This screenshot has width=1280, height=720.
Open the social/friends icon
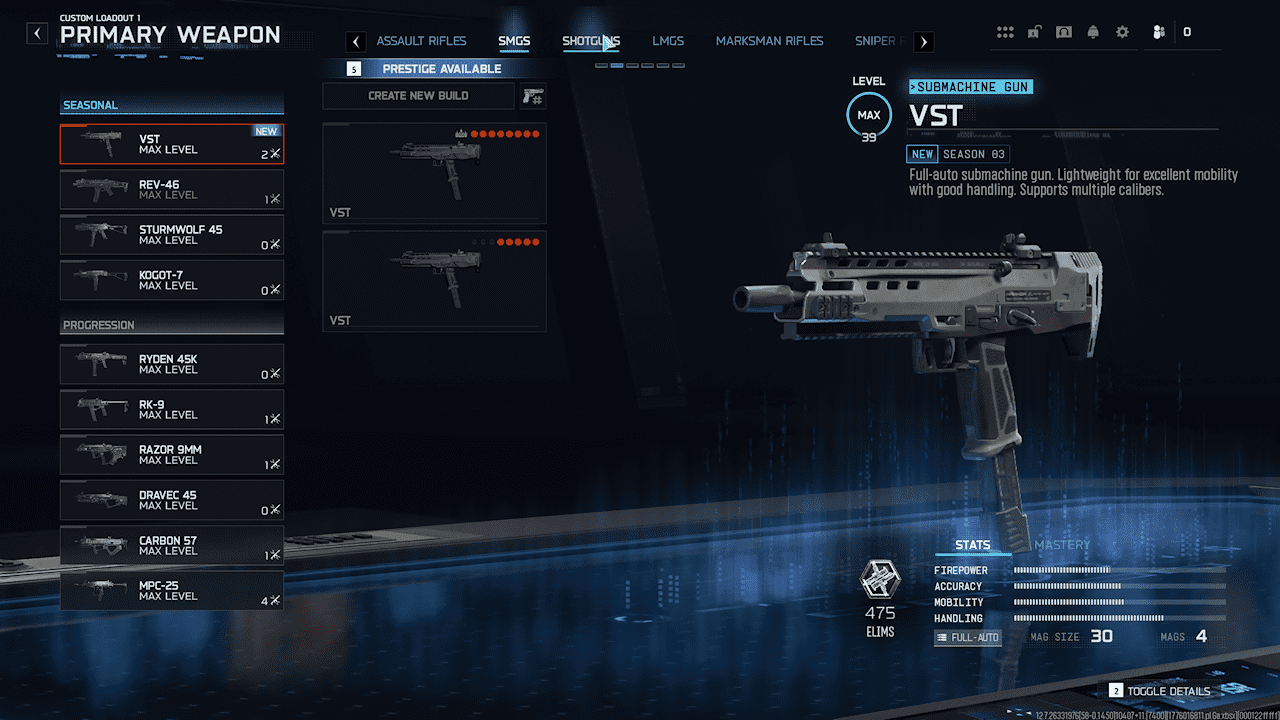[1157, 31]
